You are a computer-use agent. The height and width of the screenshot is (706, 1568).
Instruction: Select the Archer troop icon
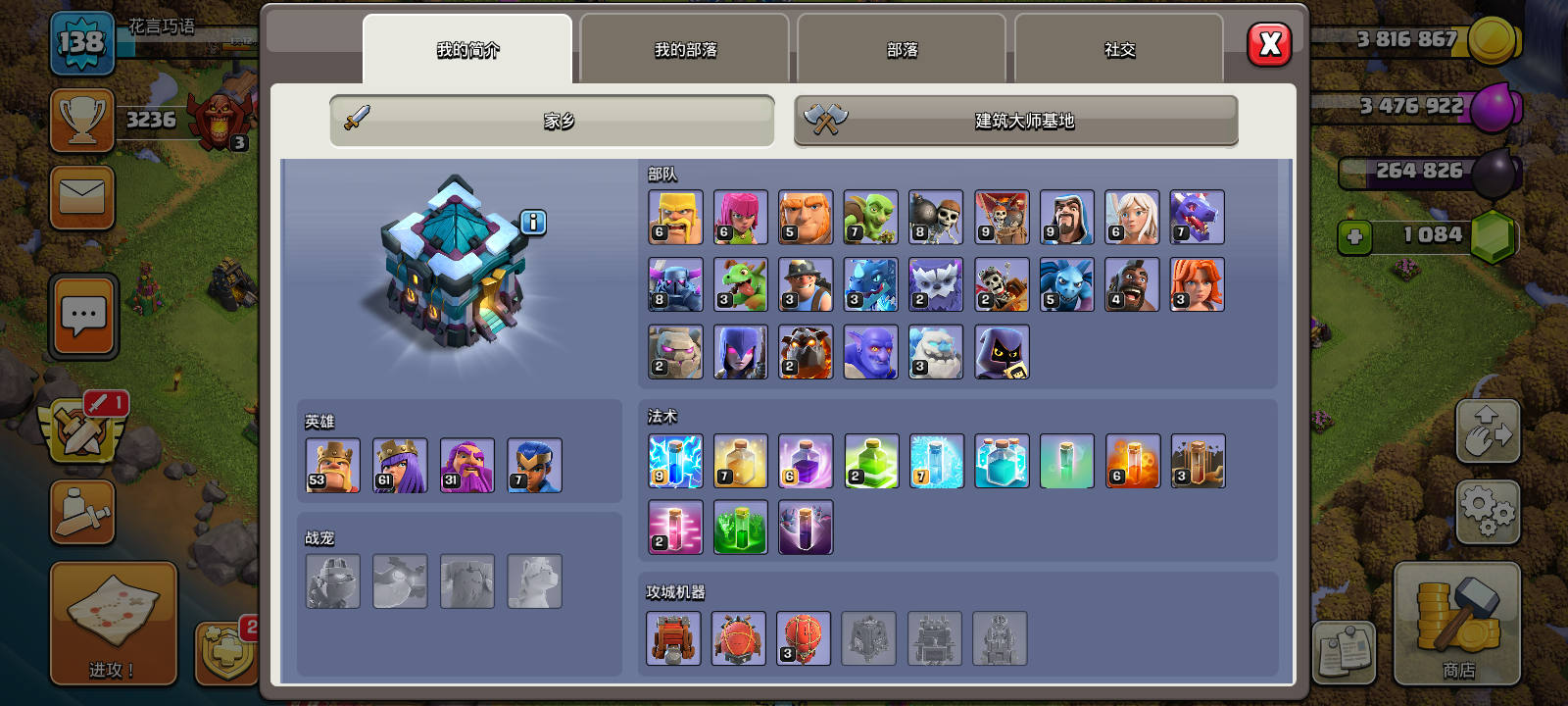click(740, 217)
